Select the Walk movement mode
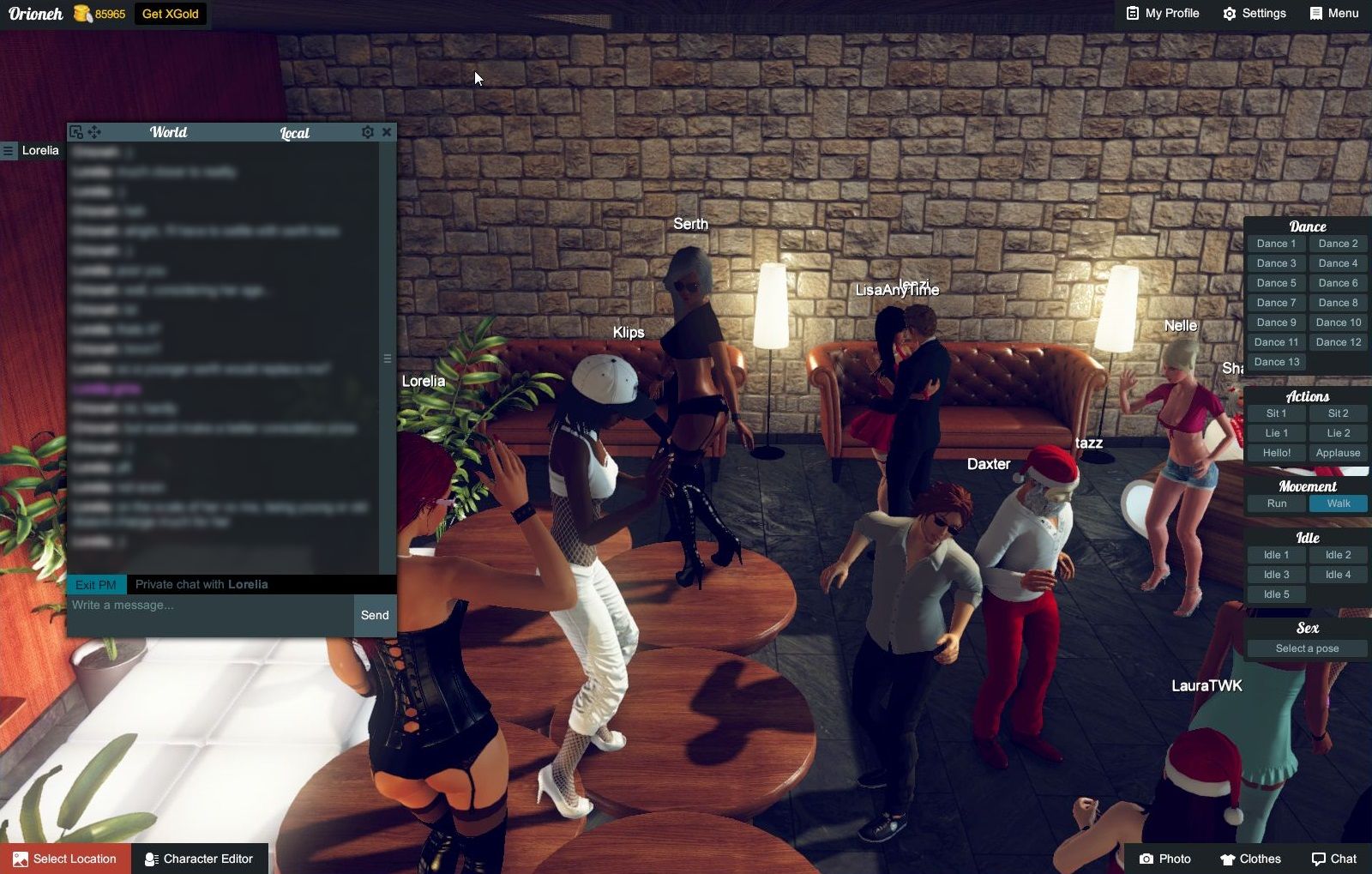 pos(1338,503)
